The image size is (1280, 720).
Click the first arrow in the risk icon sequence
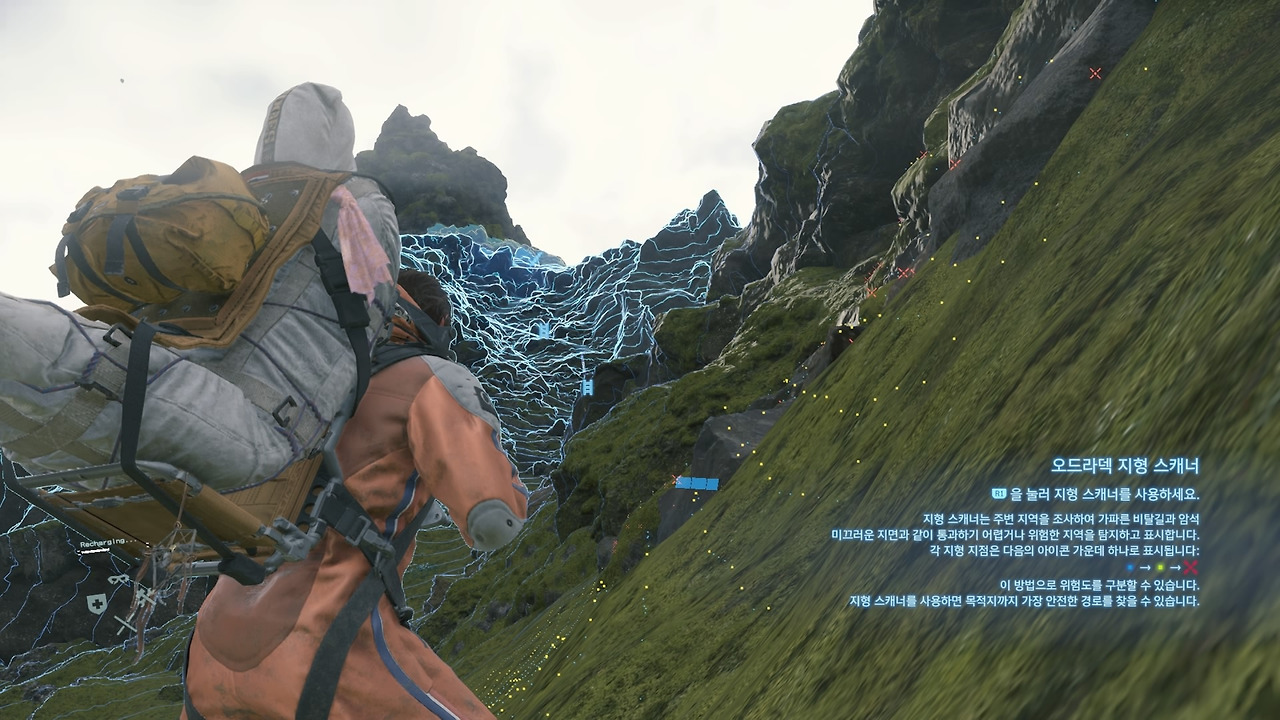coord(1145,567)
